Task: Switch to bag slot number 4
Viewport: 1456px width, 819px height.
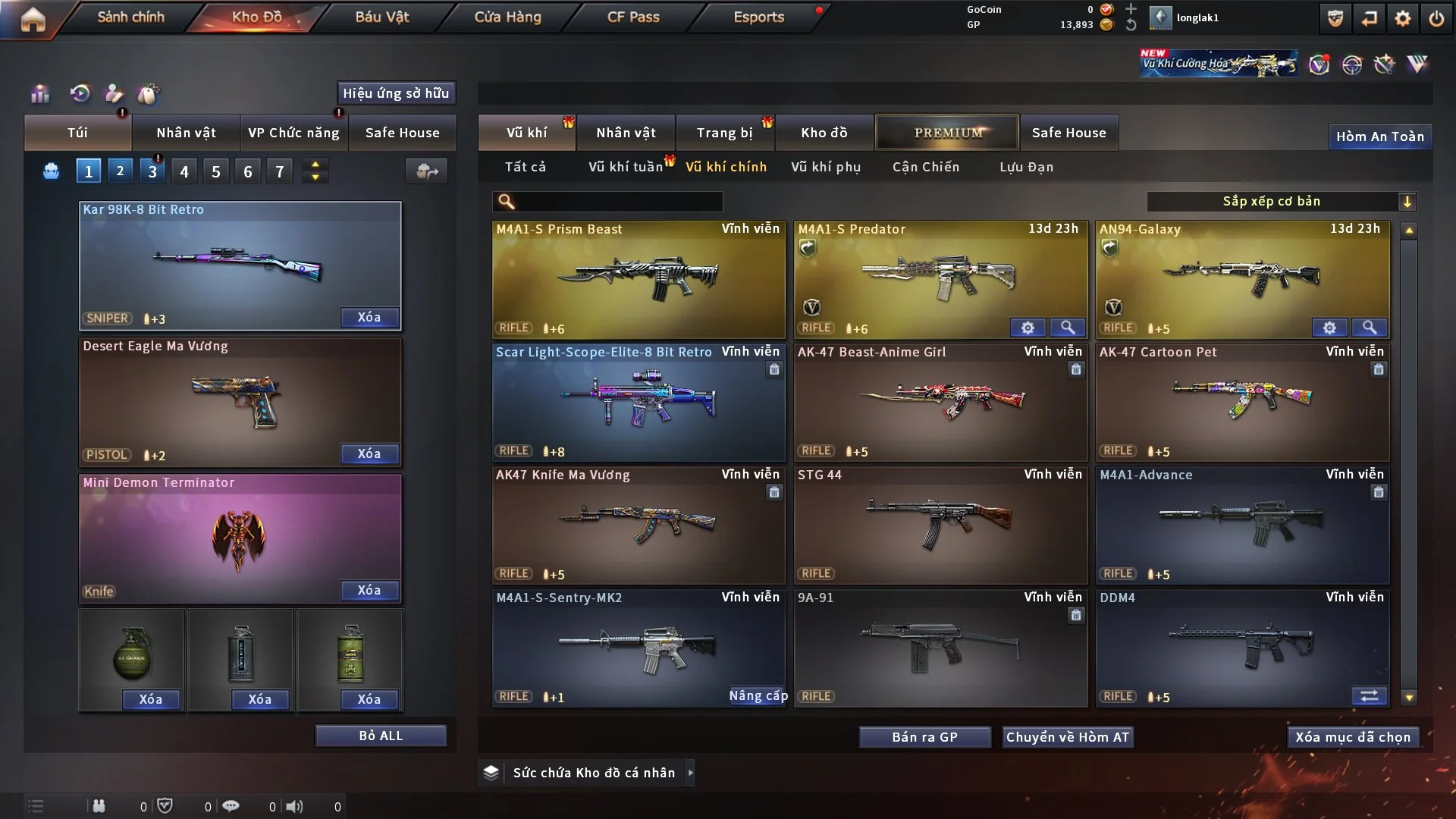Action: (x=184, y=171)
